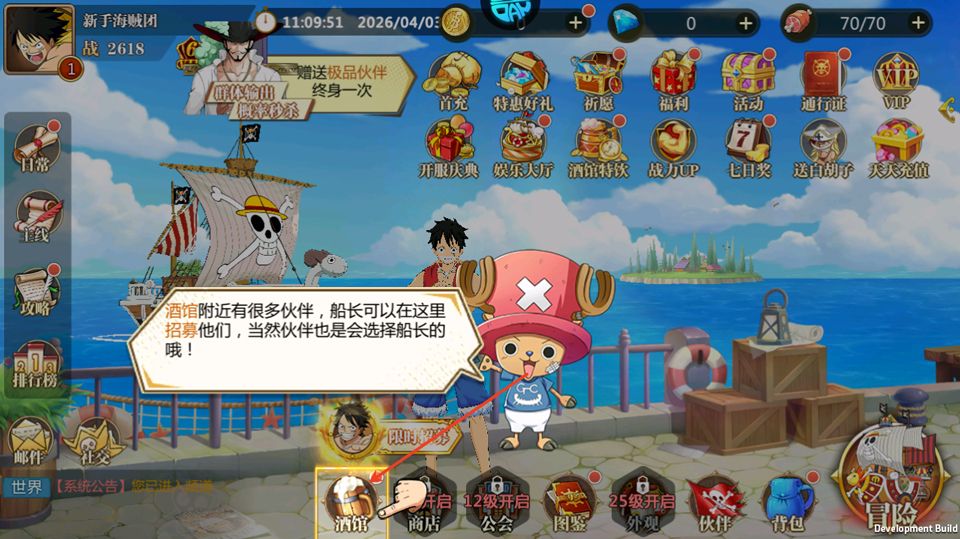Open the VIP privileges badge

pos(896,78)
